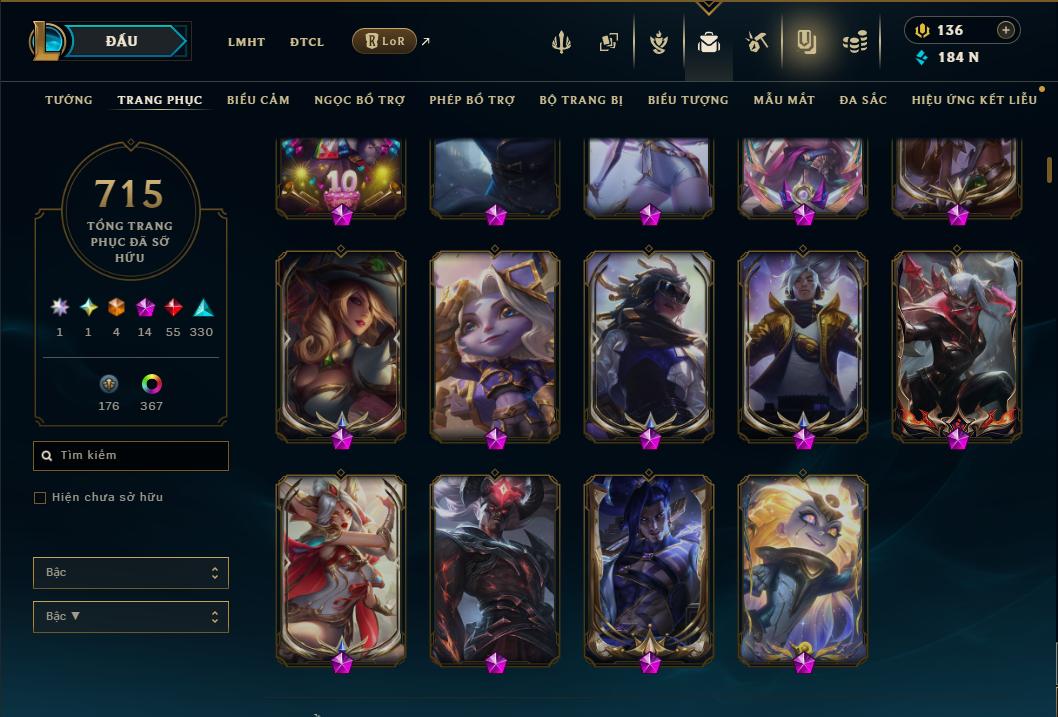Open the HIỆU ỨNG KẾT LIỄU tab

(974, 100)
